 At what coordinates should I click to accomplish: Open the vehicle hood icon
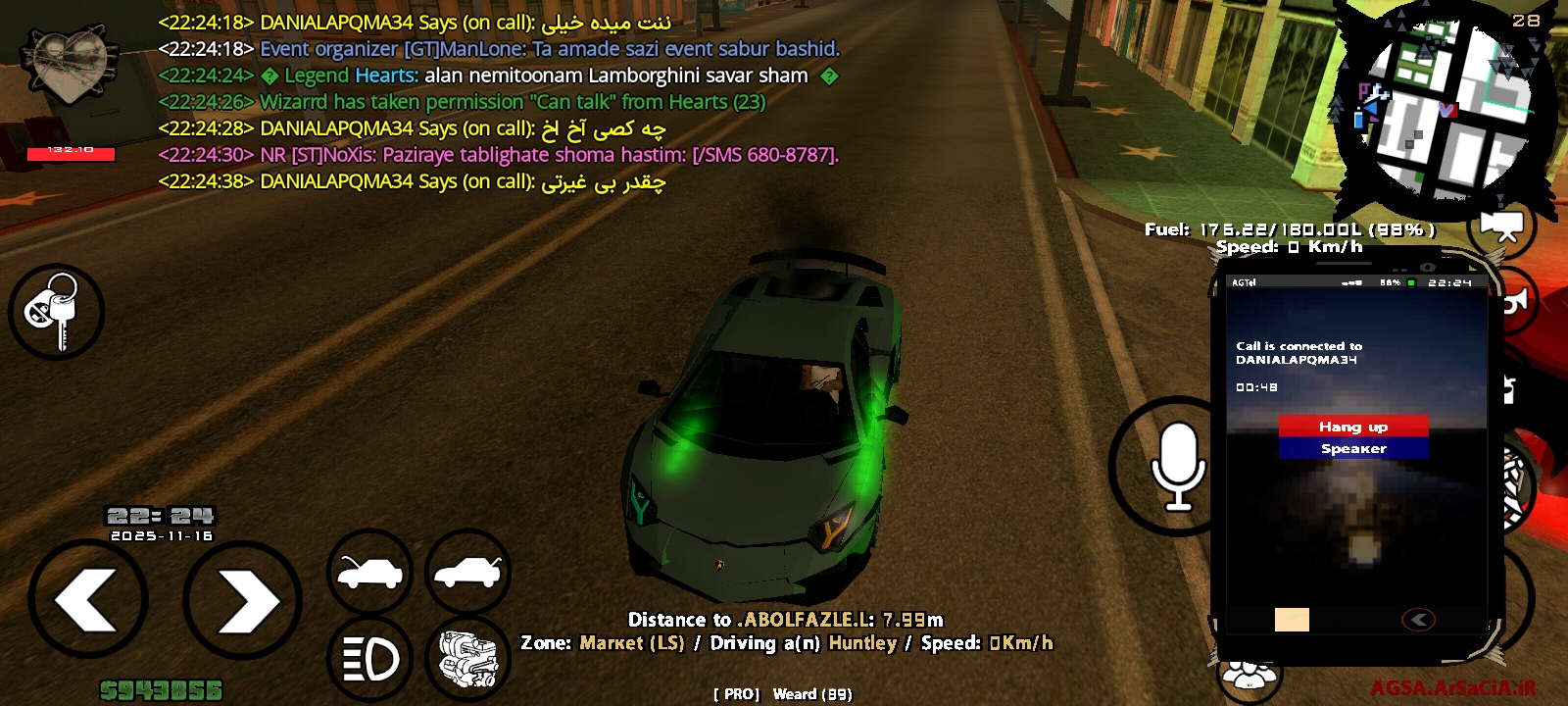coord(368,569)
